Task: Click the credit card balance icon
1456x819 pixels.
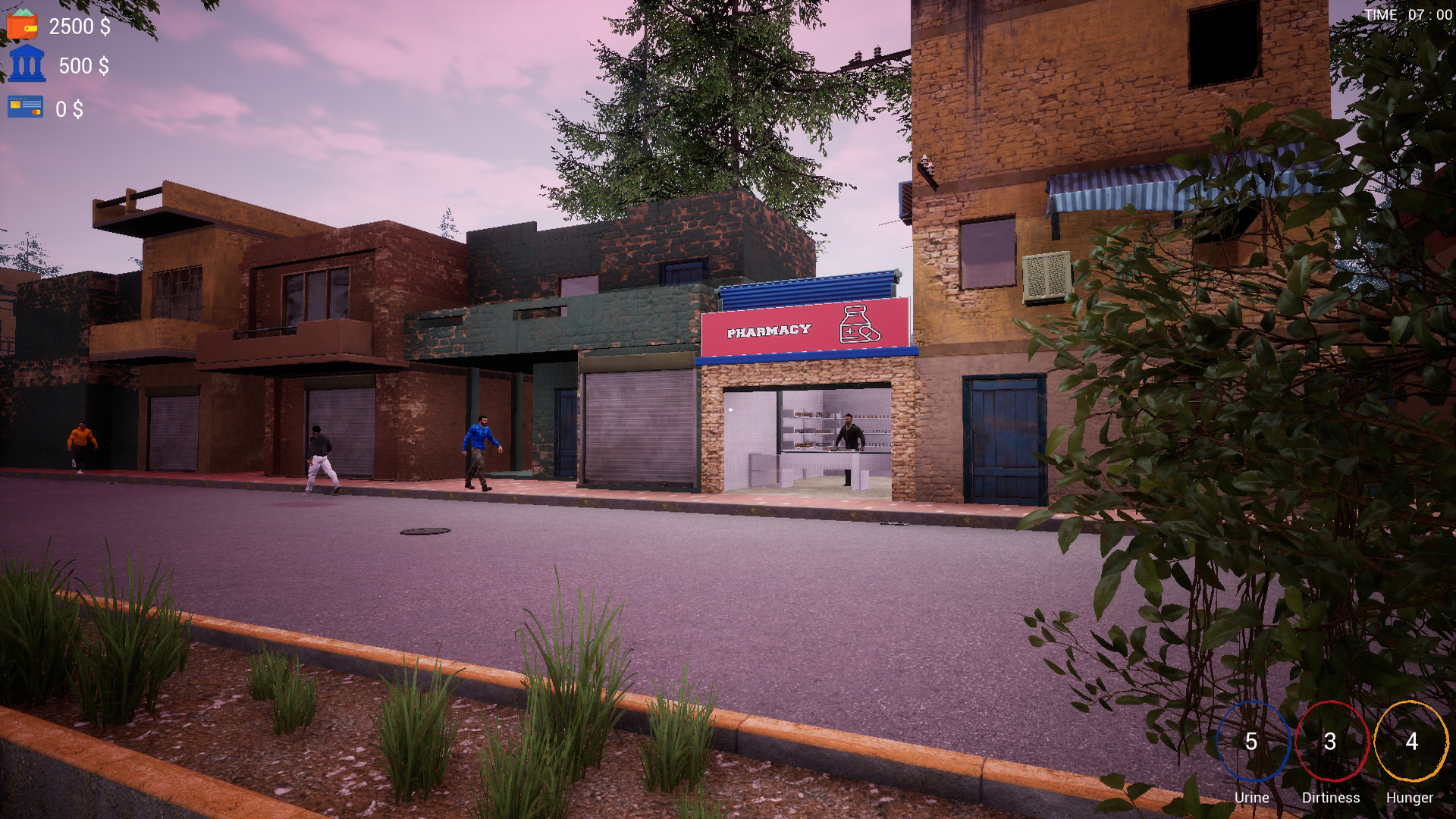Action: point(25,107)
